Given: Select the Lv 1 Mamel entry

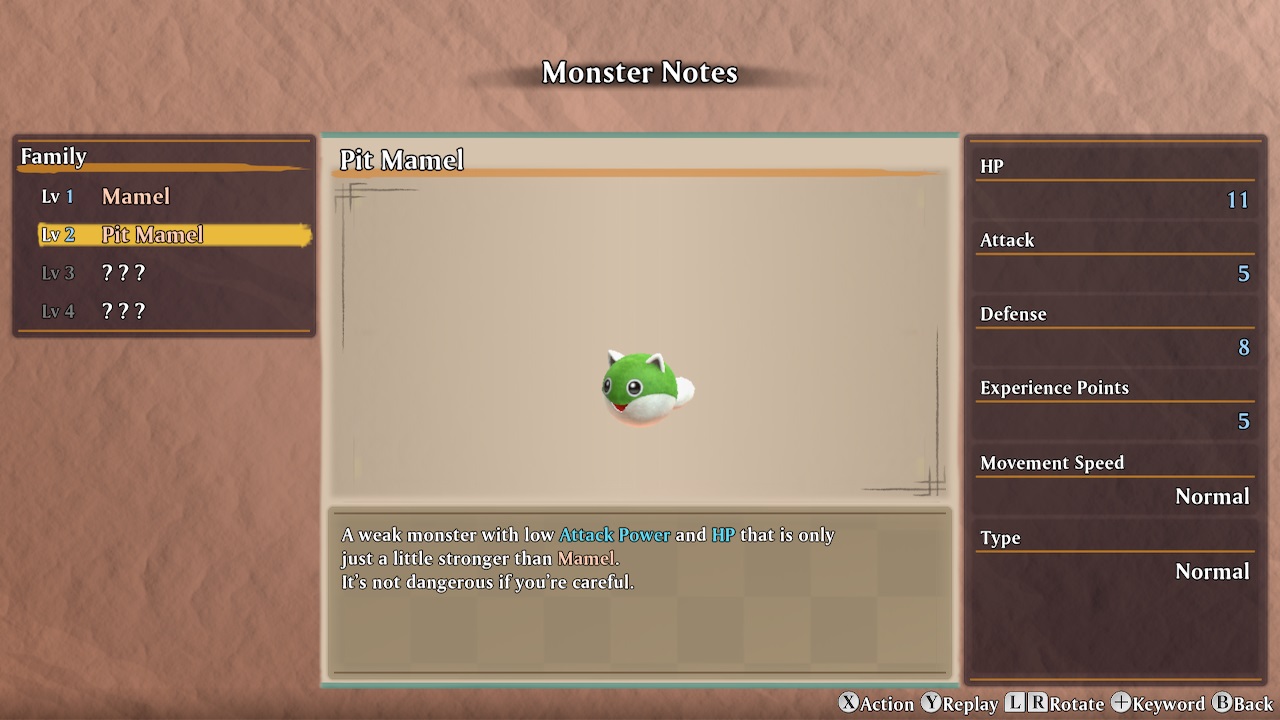Looking at the screenshot, I should click(135, 197).
